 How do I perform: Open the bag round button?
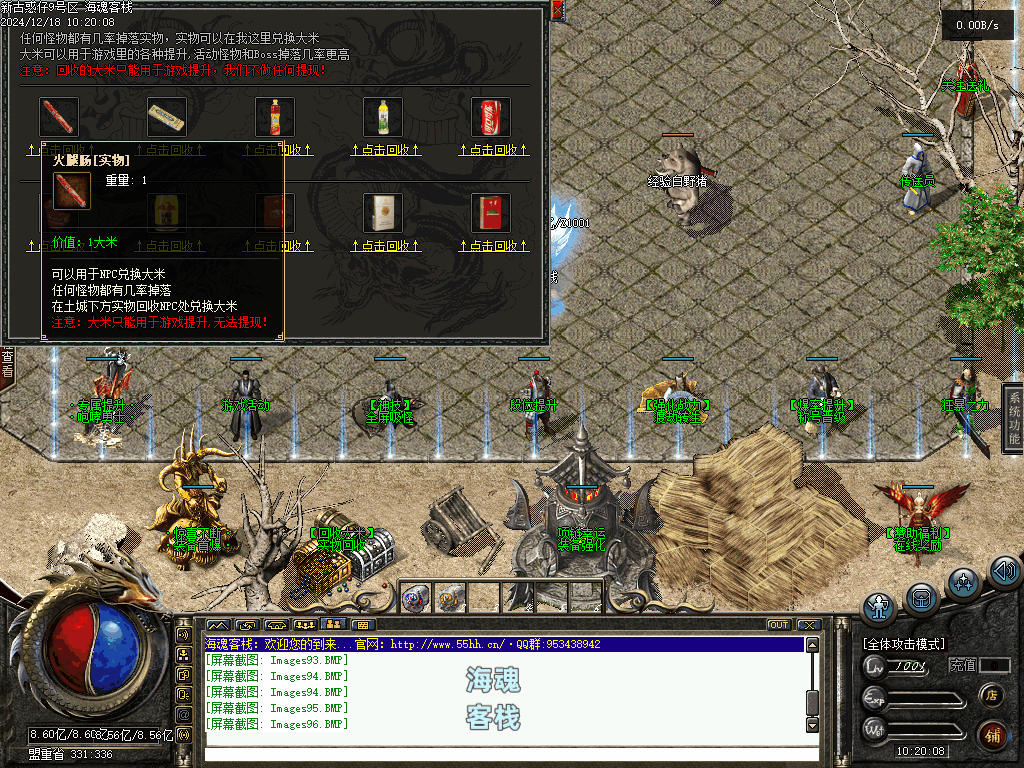(x=922, y=597)
